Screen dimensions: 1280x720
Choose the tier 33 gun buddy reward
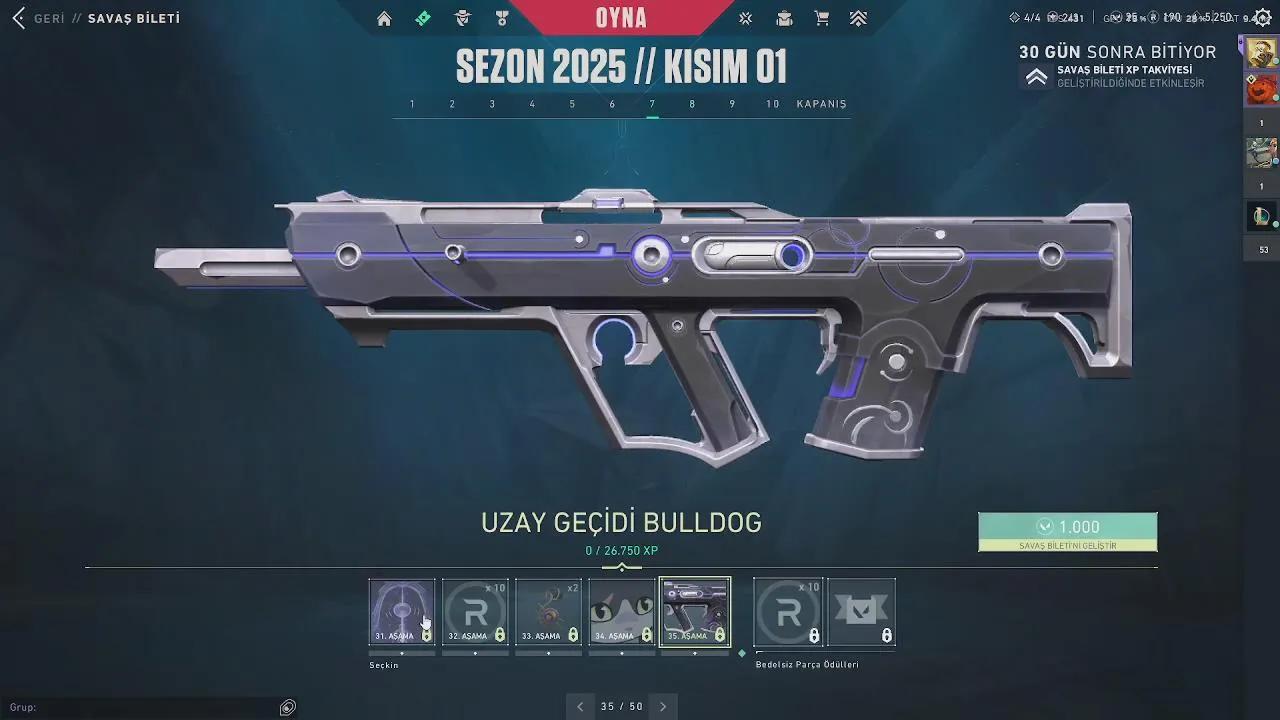[548, 611]
